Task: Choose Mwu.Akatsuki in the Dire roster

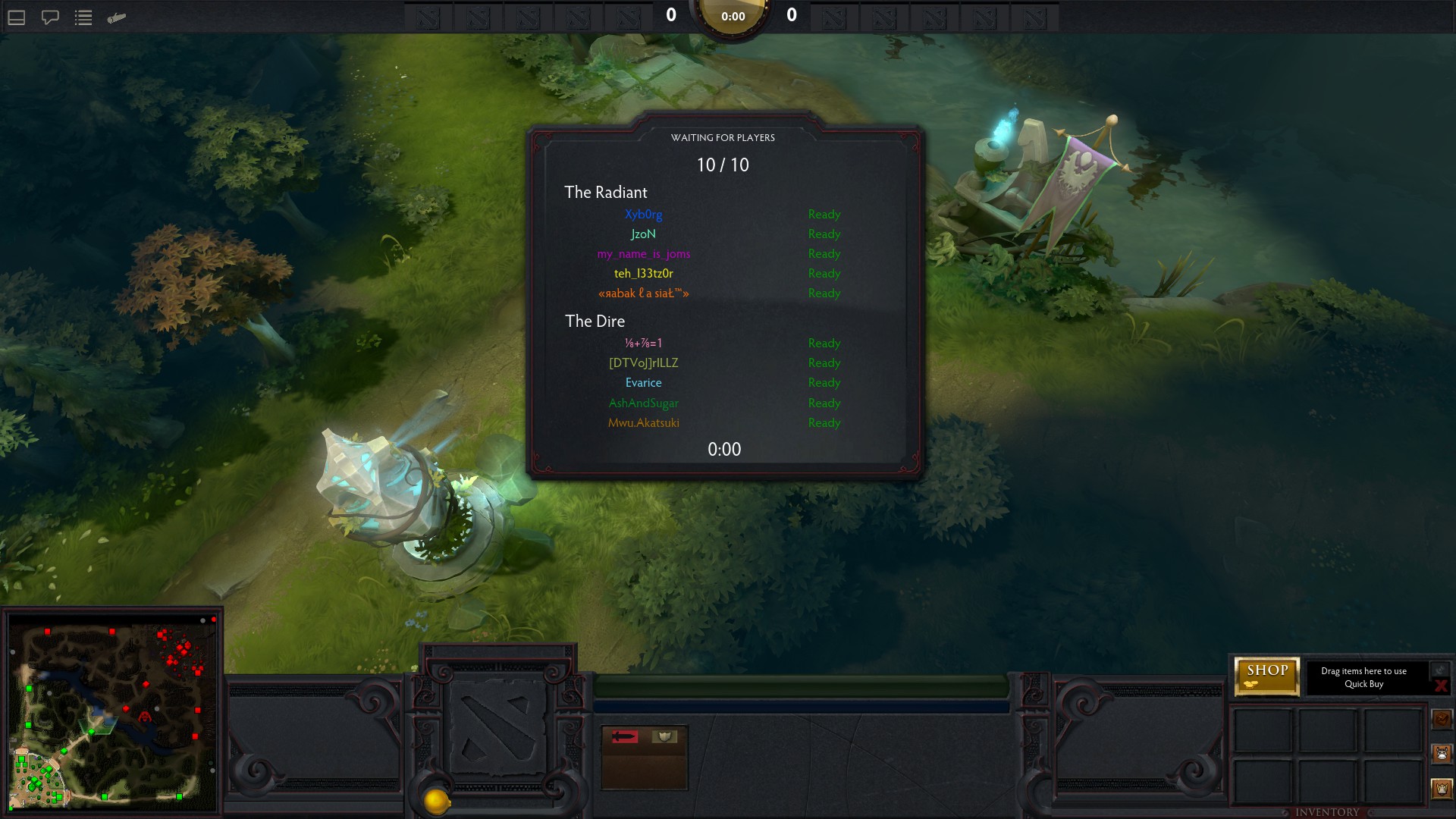Action: point(643,423)
